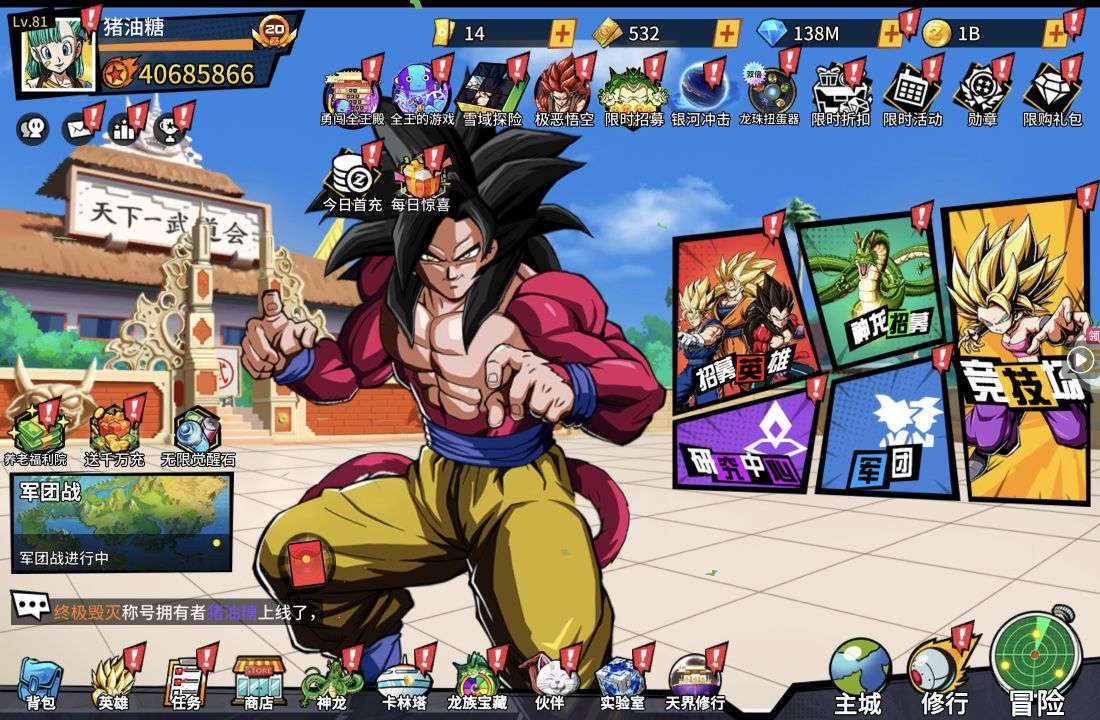The width and height of the screenshot is (1100, 720).
Task: Open the 任务 quest list
Action: (185, 682)
